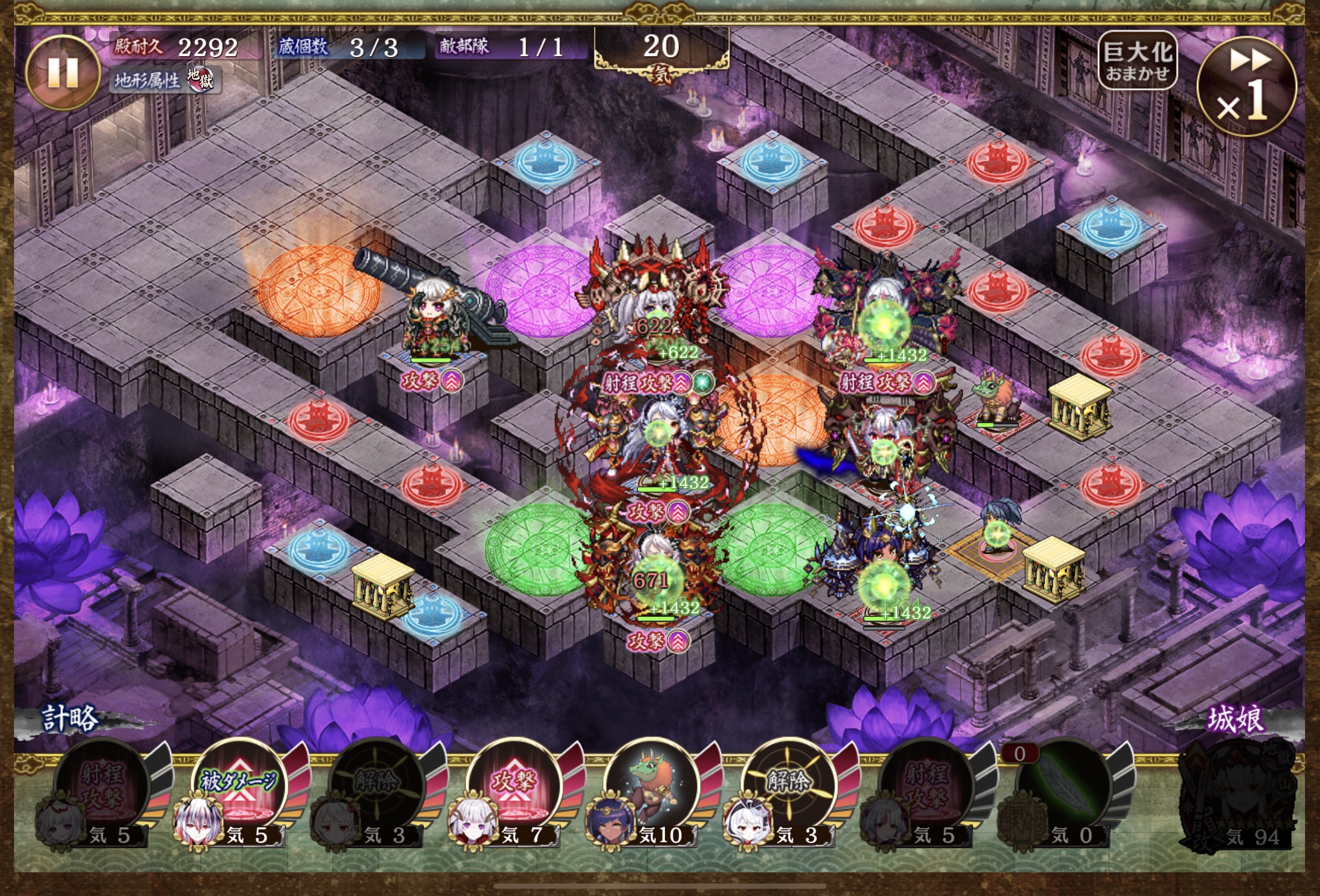Activate the brightly lit 解除 stratagem
The image size is (1320, 896).
[789, 786]
